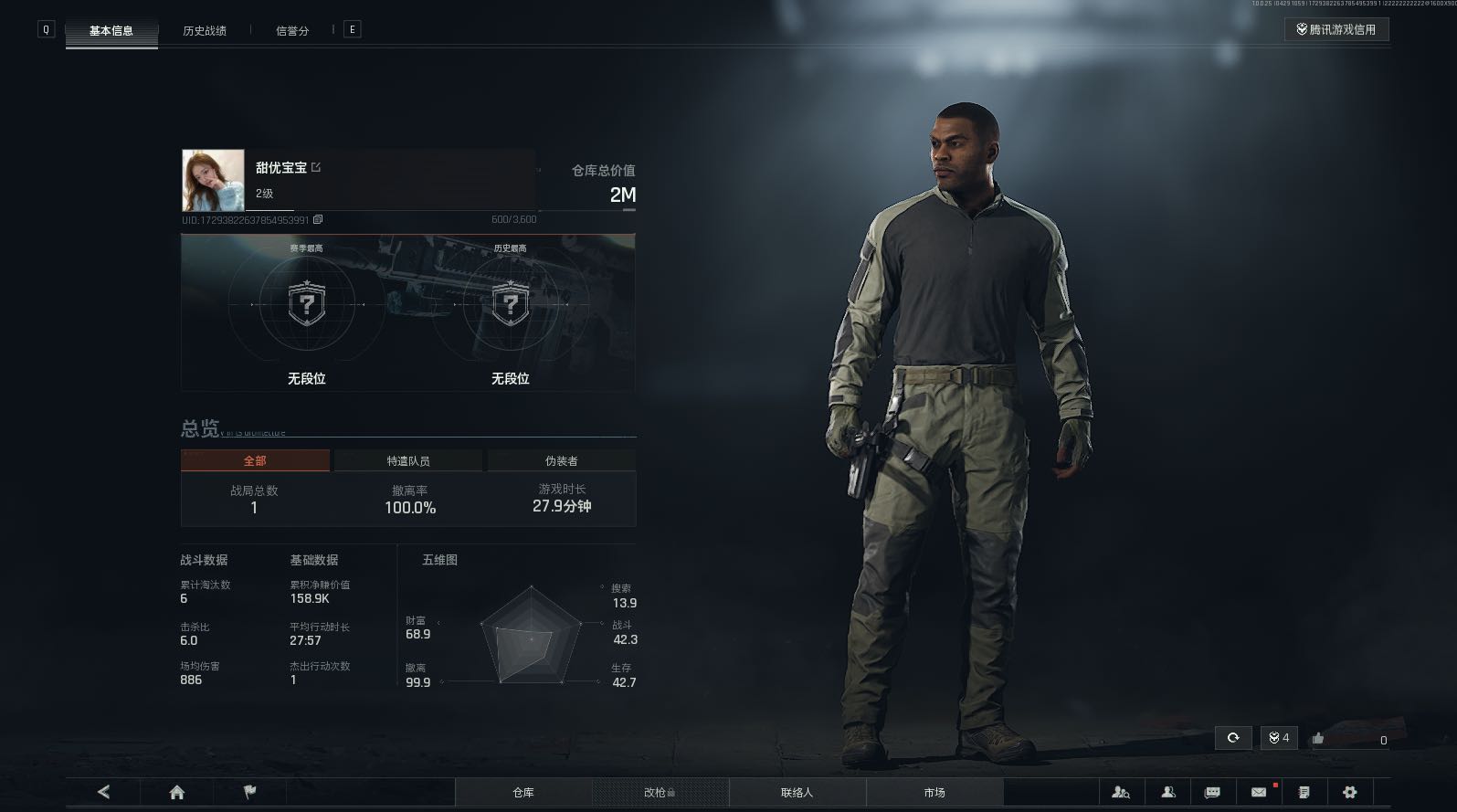1457x812 pixels.
Task: Select the 基本信息 tab
Action: click(x=111, y=30)
